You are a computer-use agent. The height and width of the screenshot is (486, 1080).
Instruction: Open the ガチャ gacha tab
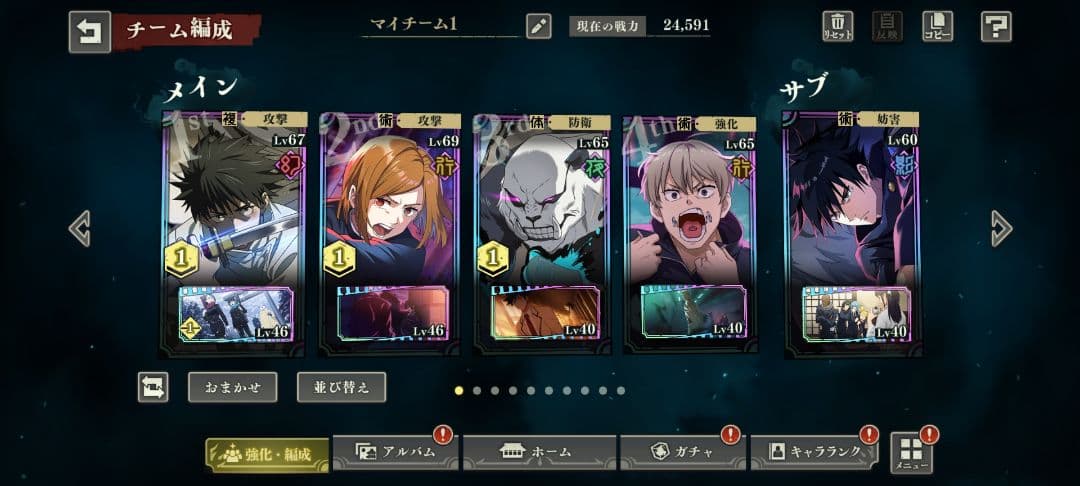point(682,452)
